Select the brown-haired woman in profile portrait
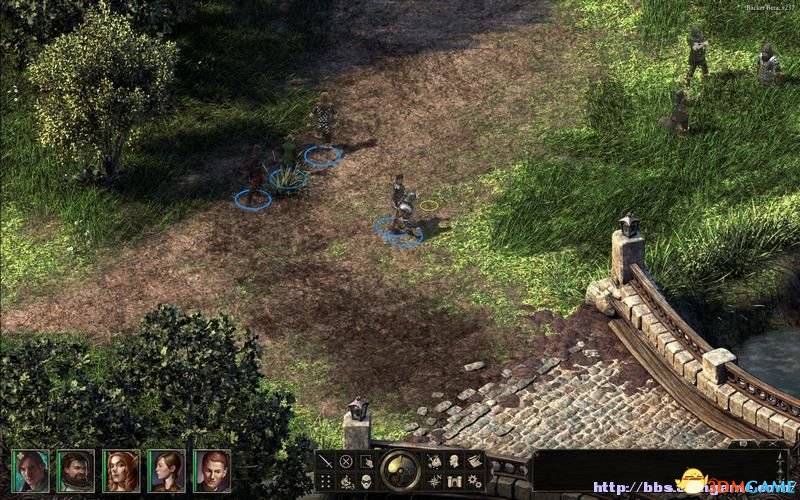This screenshot has height=500, width=800. pos(166,470)
